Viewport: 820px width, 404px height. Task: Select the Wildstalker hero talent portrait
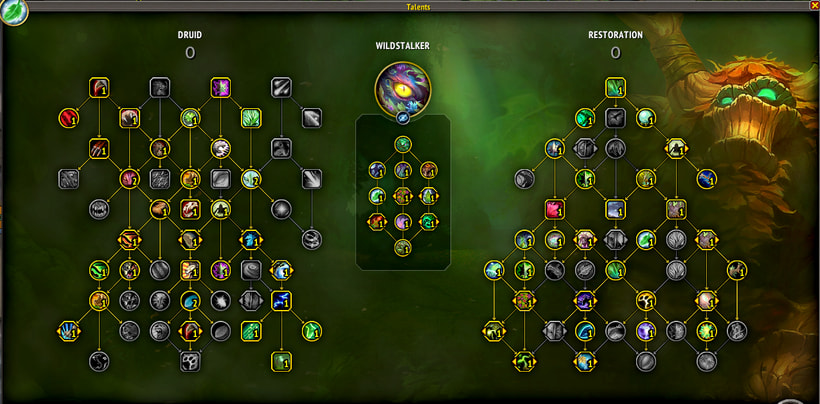(x=403, y=87)
